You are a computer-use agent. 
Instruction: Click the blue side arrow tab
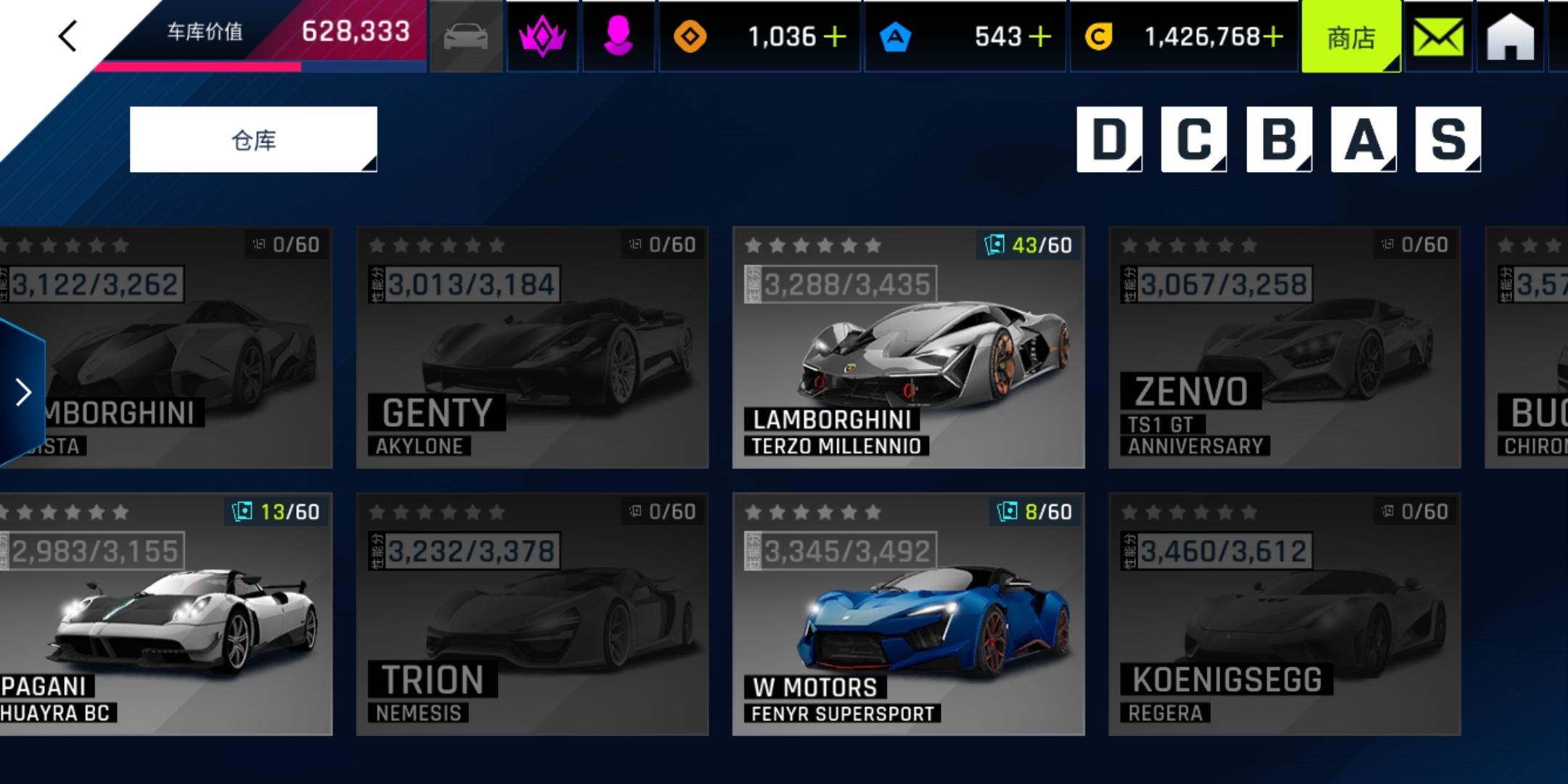point(23,392)
